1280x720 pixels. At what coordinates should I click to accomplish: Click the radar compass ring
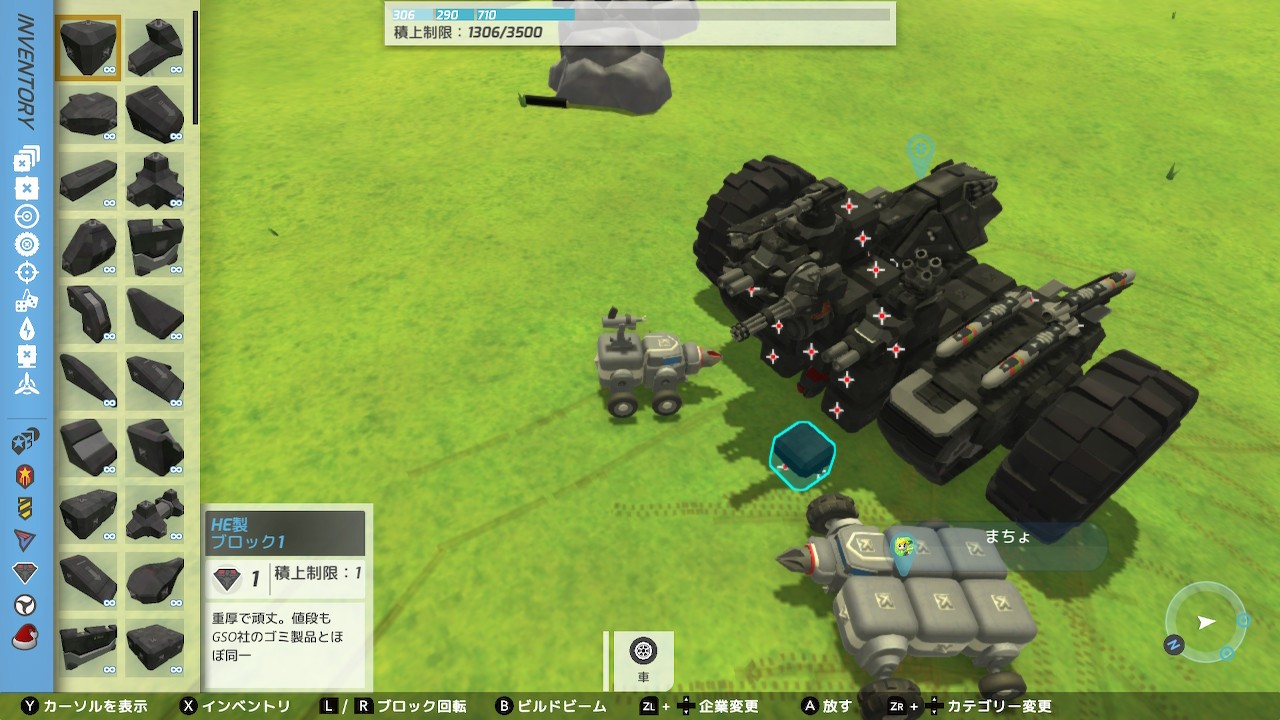point(1206,622)
